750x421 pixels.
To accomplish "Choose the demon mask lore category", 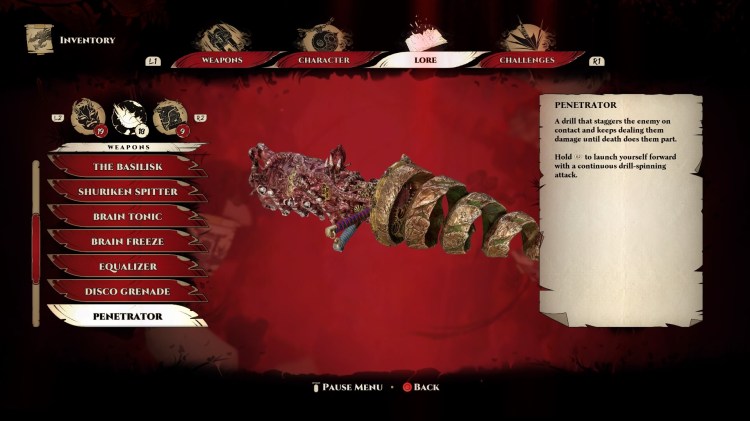I will pos(88,116).
